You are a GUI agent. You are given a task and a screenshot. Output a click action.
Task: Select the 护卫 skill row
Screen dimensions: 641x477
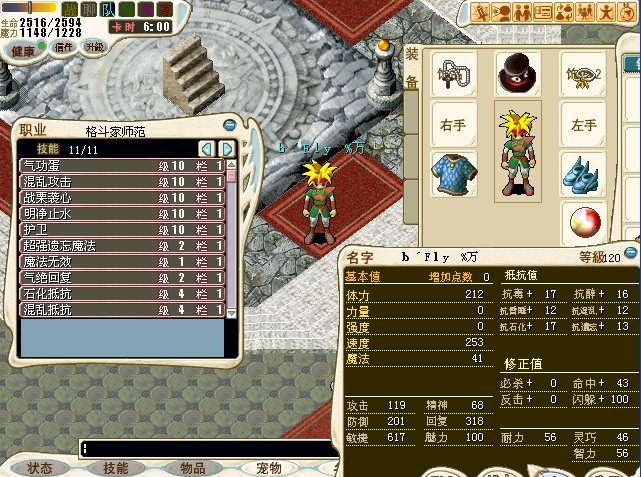[x=122, y=229]
